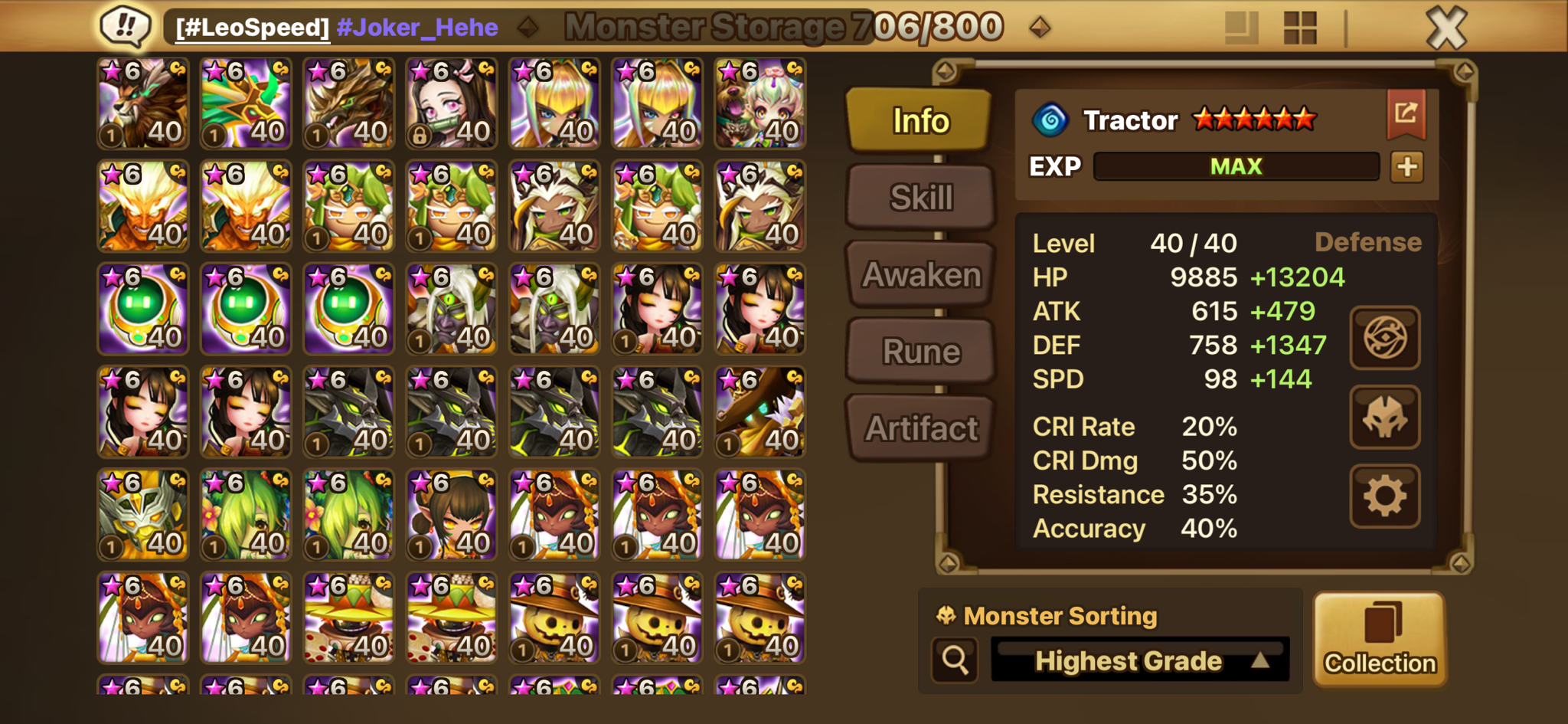
Task: Click the right arrow beside storage count
Action: [x=1039, y=28]
